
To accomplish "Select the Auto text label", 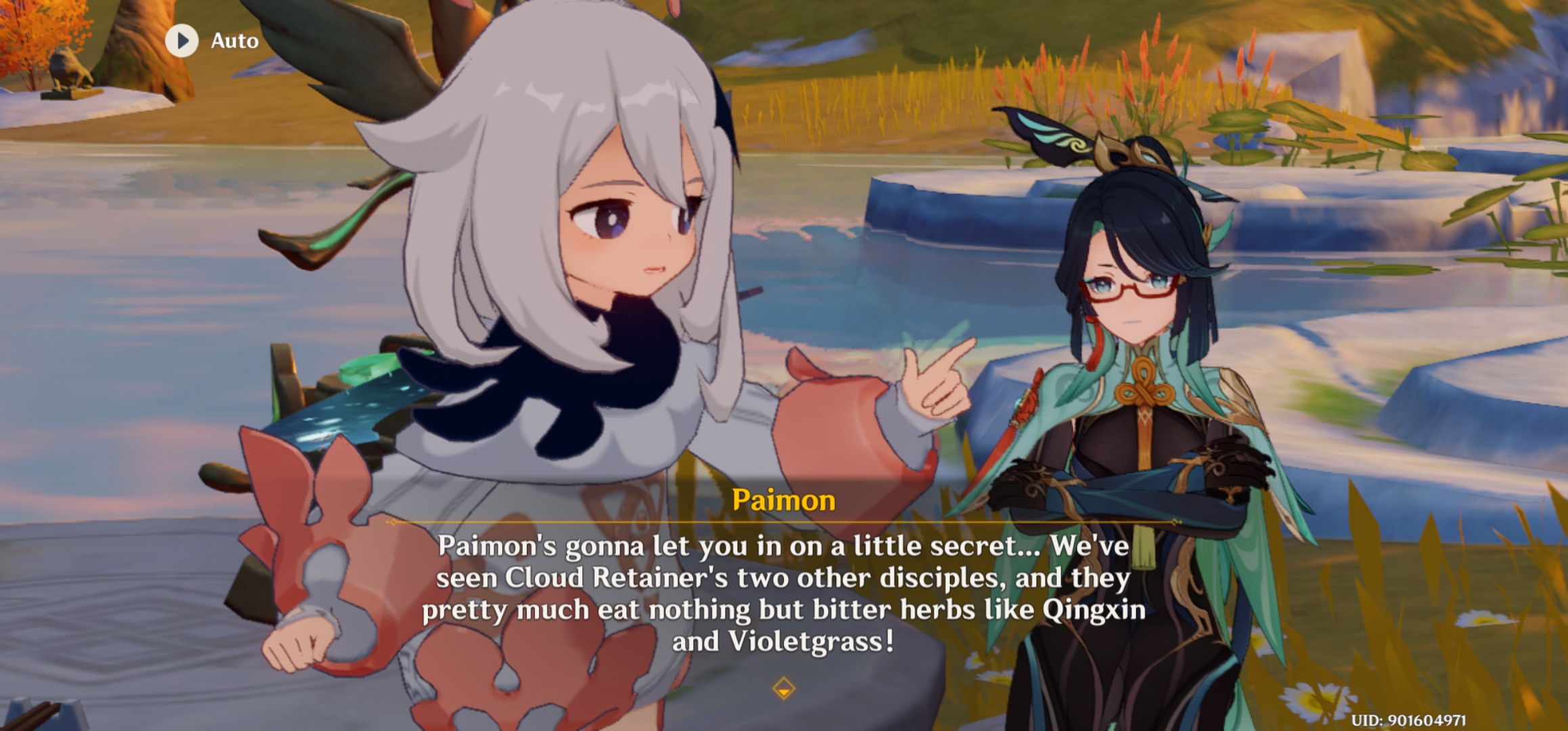I will tap(234, 41).
